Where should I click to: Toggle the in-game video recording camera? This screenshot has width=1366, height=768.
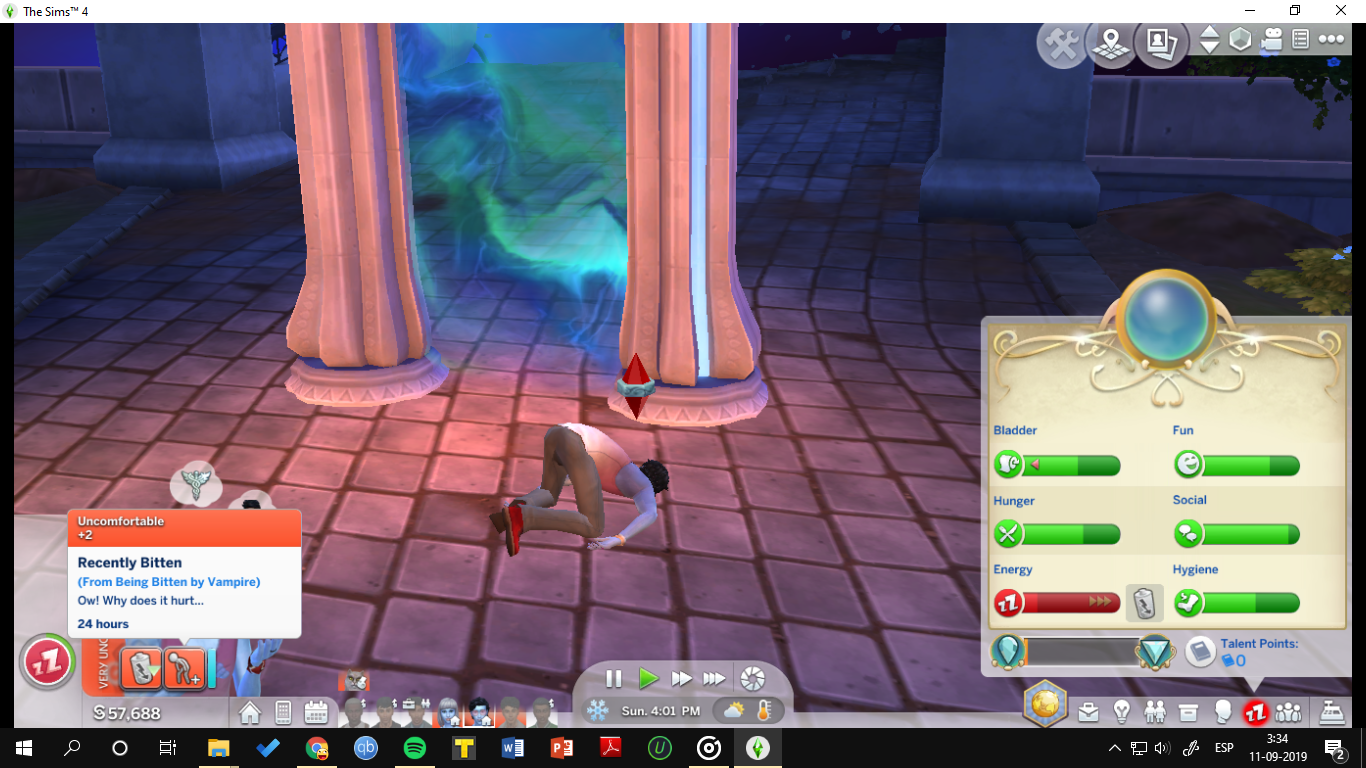click(x=1271, y=40)
